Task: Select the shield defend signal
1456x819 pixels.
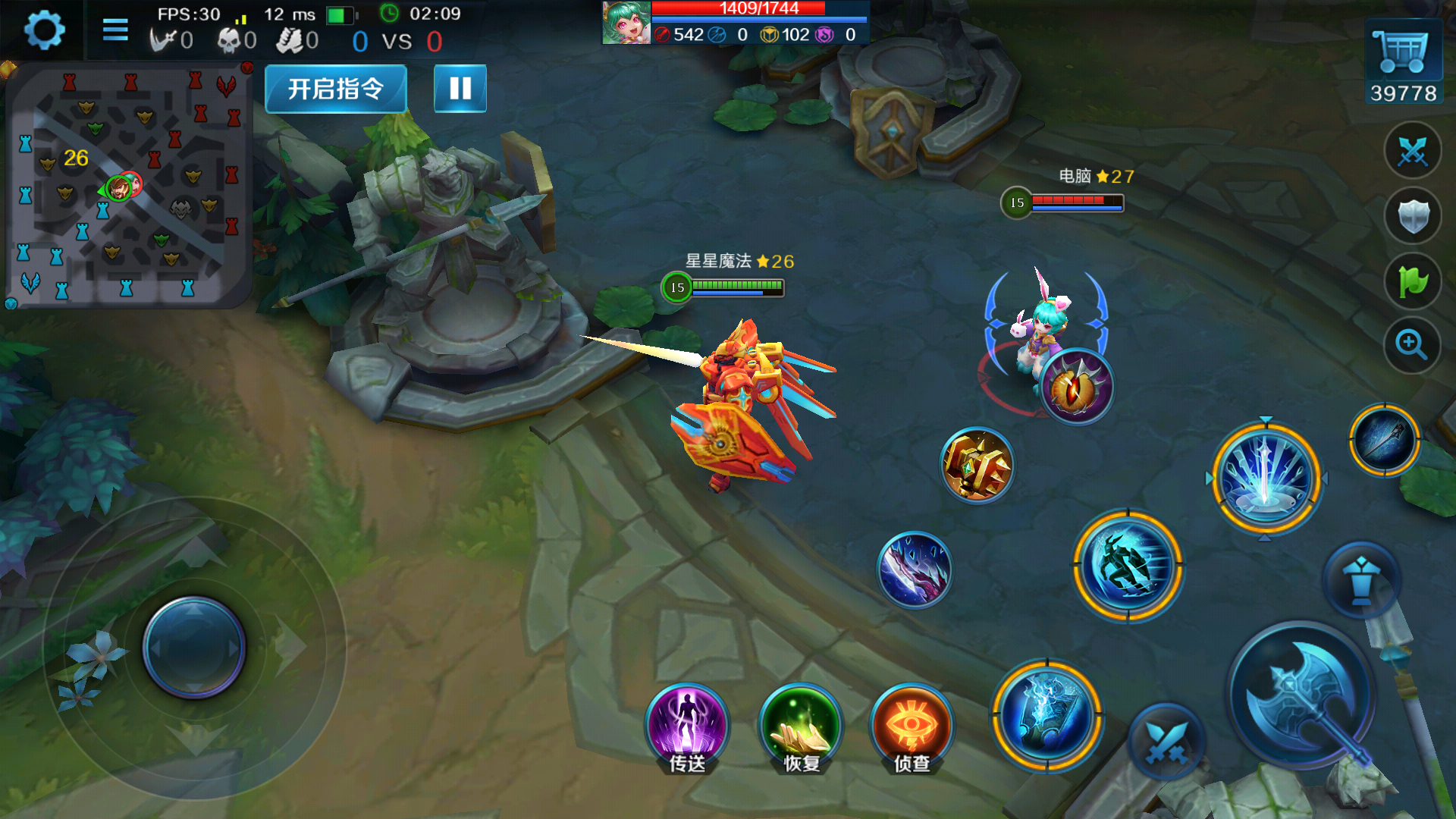Action: pyautogui.click(x=1412, y=217)
